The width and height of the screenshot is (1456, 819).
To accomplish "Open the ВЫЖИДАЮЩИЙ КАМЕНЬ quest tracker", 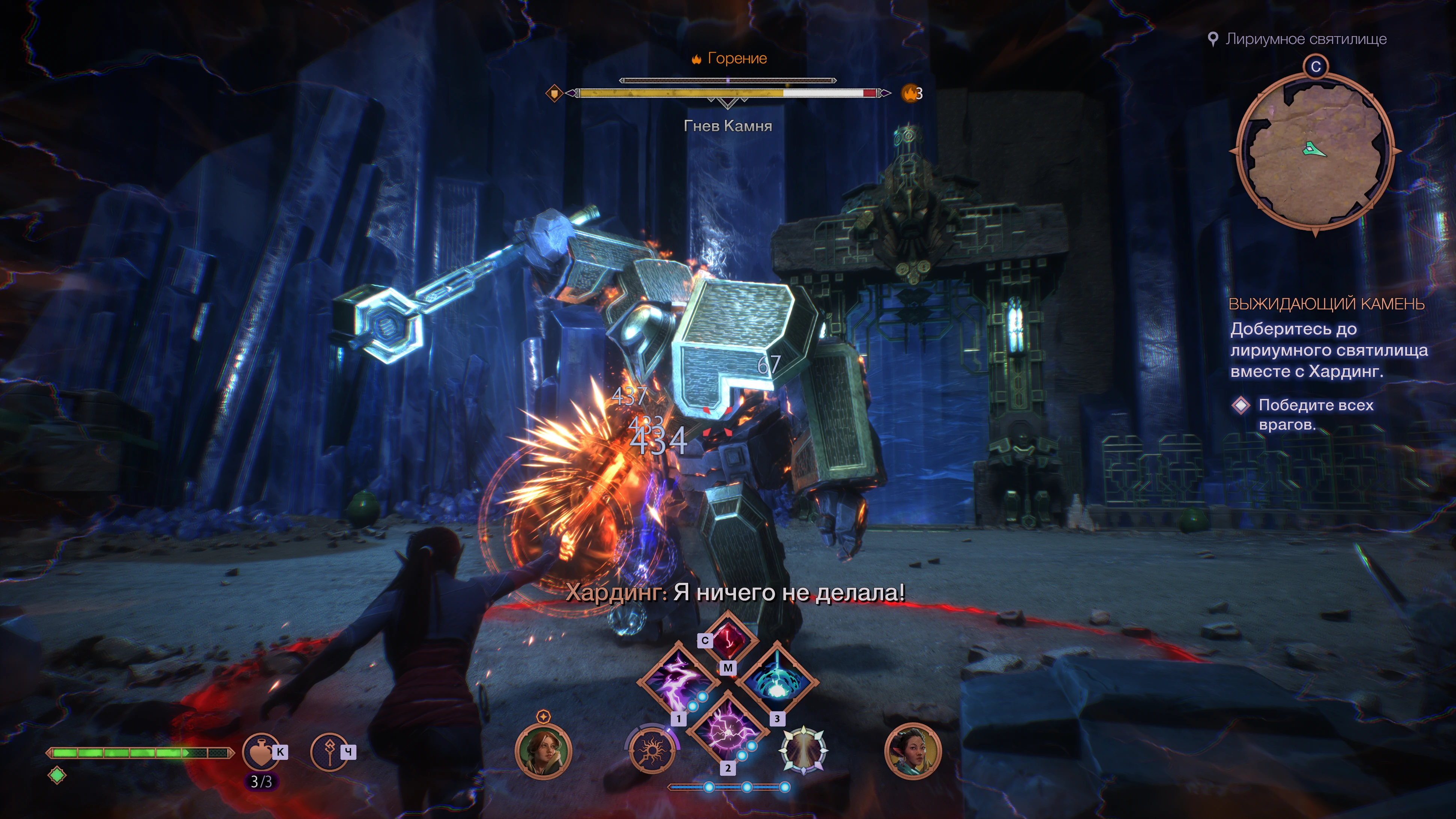I will (x=1326, y=304).
